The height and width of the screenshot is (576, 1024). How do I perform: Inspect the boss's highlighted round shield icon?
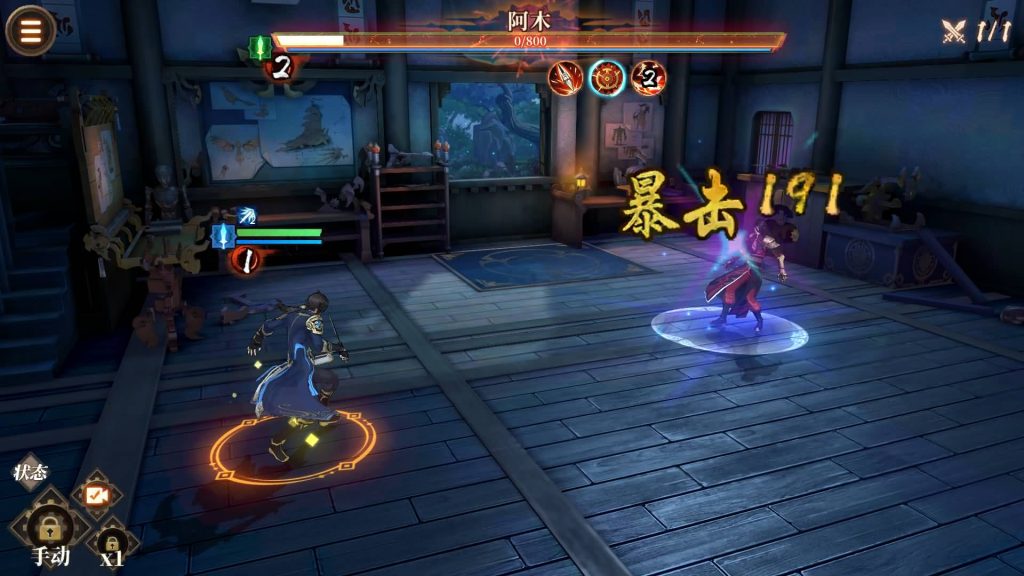click(x=606, y=78)
